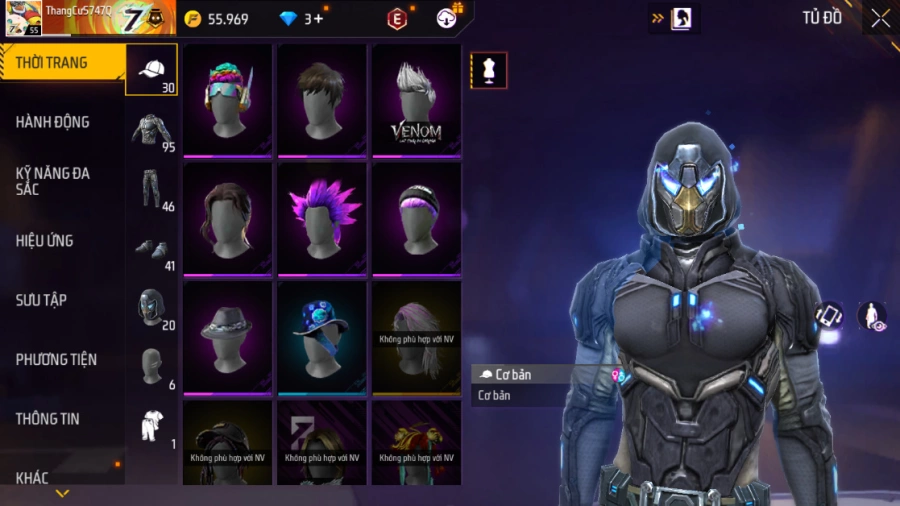Equip the Venom white spiky hair

coord(416,100)
